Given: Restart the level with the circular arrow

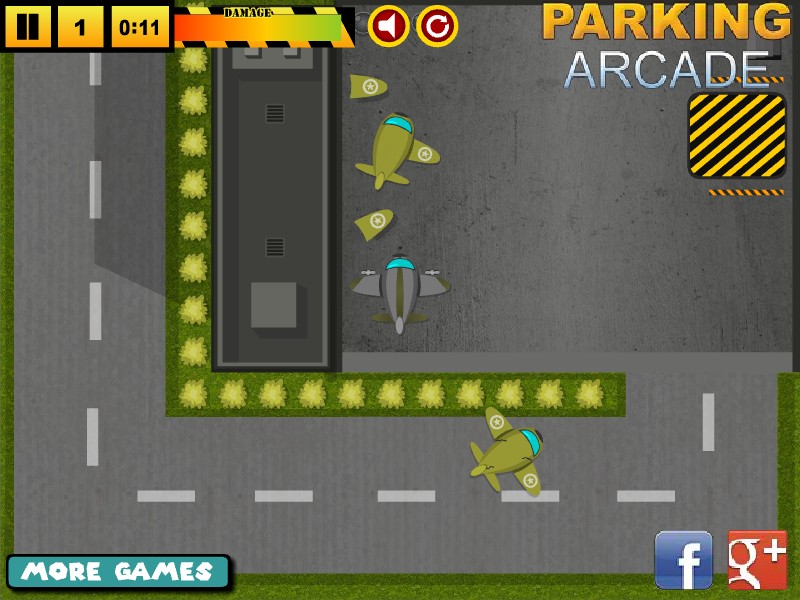Looking at the screenshot, I should (x=437, y=26).
